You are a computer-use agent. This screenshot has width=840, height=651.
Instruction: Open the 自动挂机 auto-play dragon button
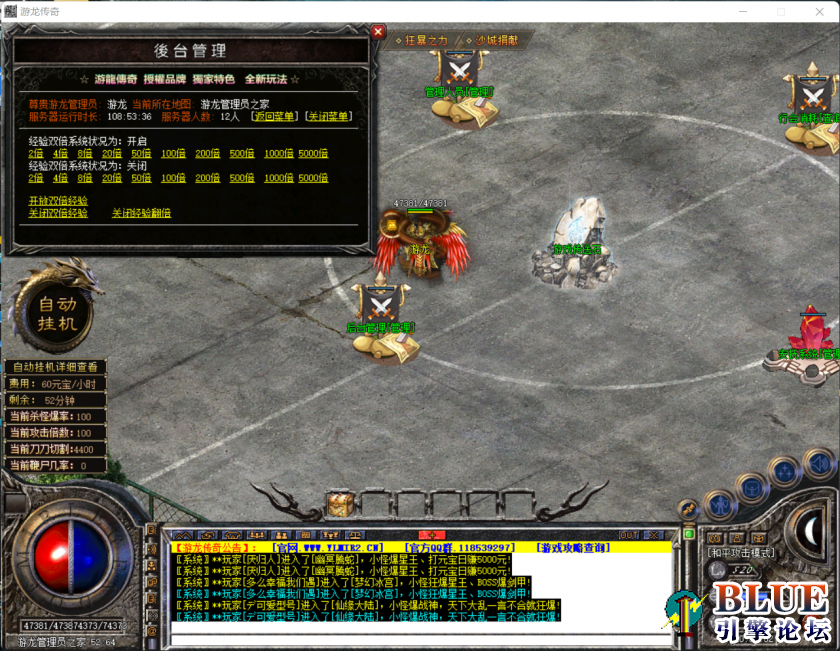(56, 311)
